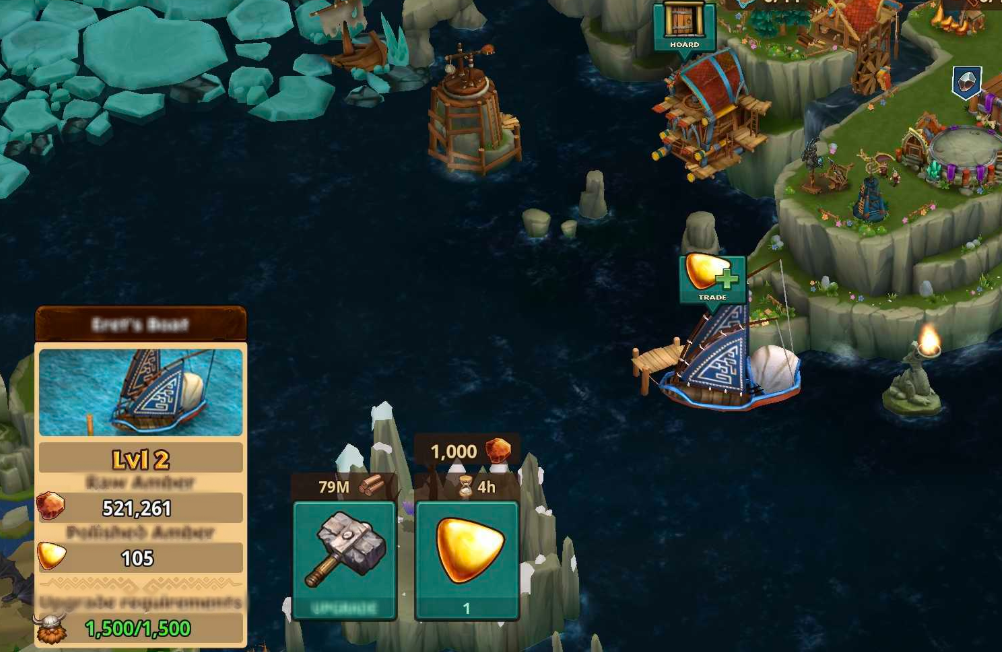Open the Hoard bubble above the storehouse

click(684, 25)
